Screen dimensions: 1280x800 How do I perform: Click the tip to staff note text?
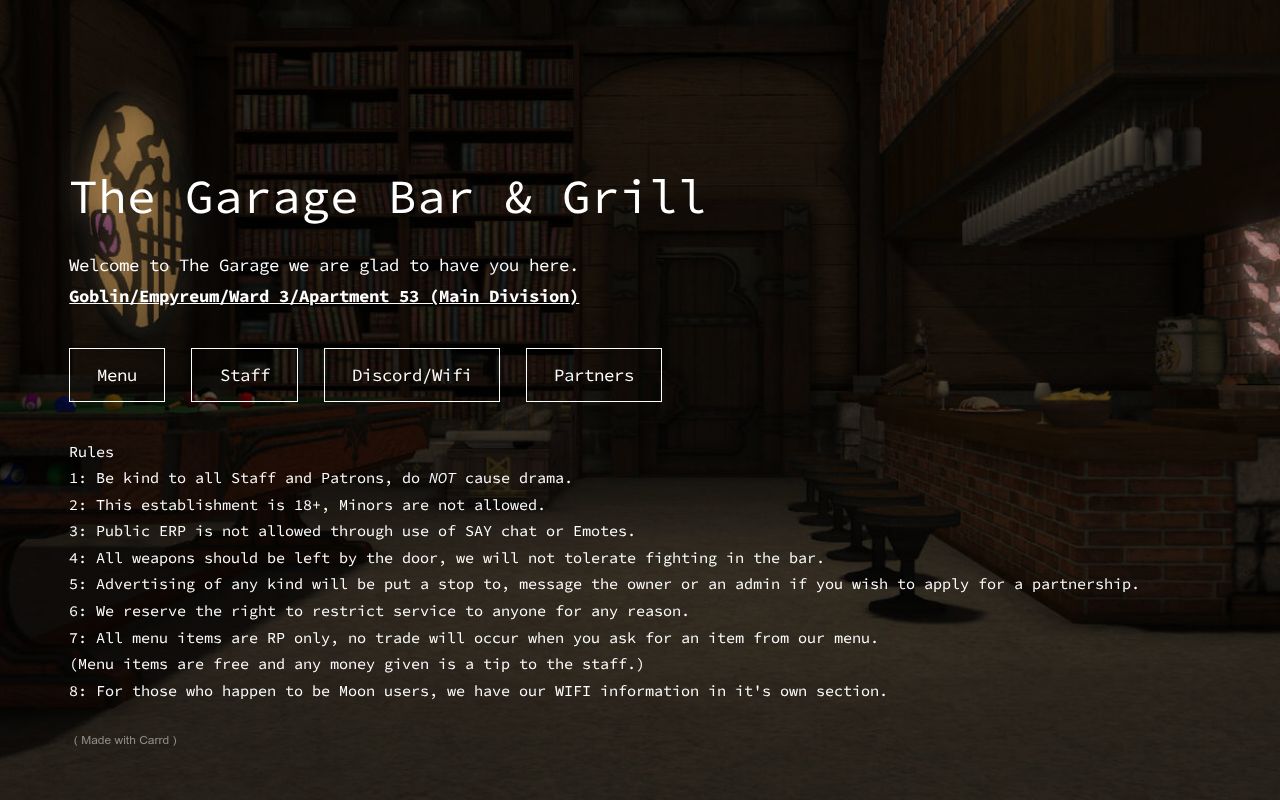click(x=356, y=664)
